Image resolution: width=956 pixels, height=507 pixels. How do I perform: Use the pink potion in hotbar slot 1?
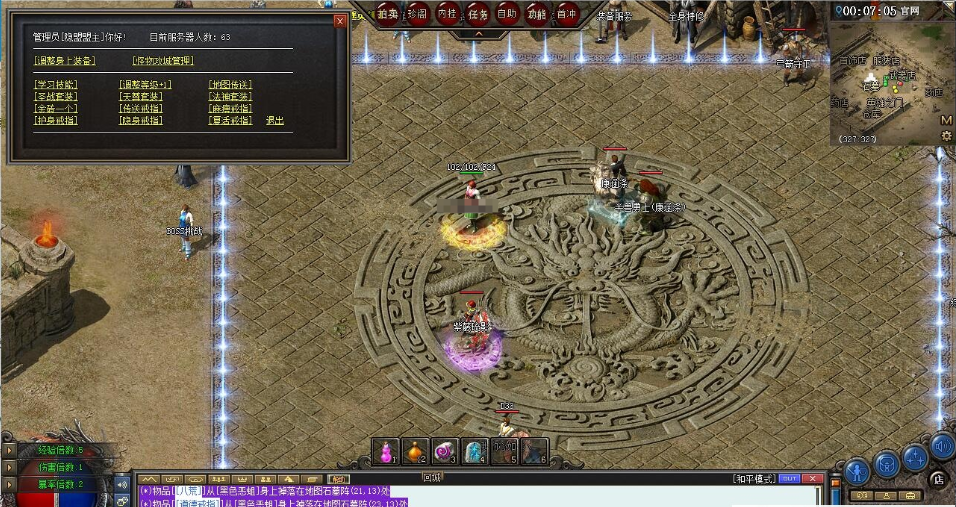386,451
